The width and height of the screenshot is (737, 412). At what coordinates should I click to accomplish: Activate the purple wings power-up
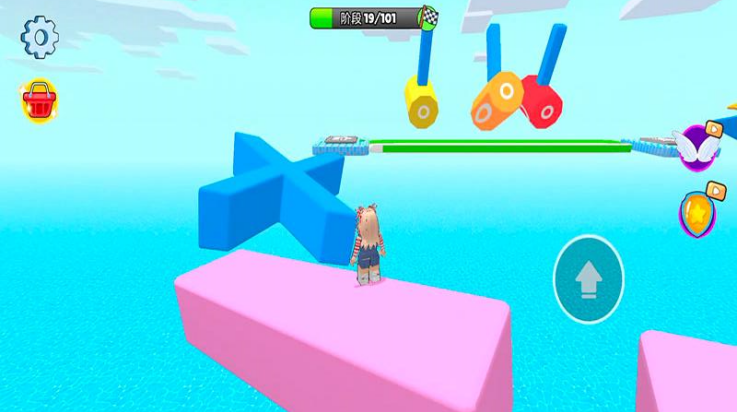click(697, 146)
